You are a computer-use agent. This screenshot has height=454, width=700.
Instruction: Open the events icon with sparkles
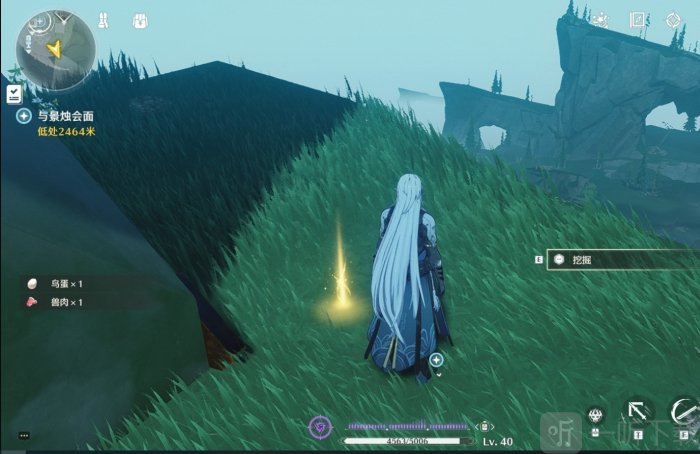(x=600, y=19)
